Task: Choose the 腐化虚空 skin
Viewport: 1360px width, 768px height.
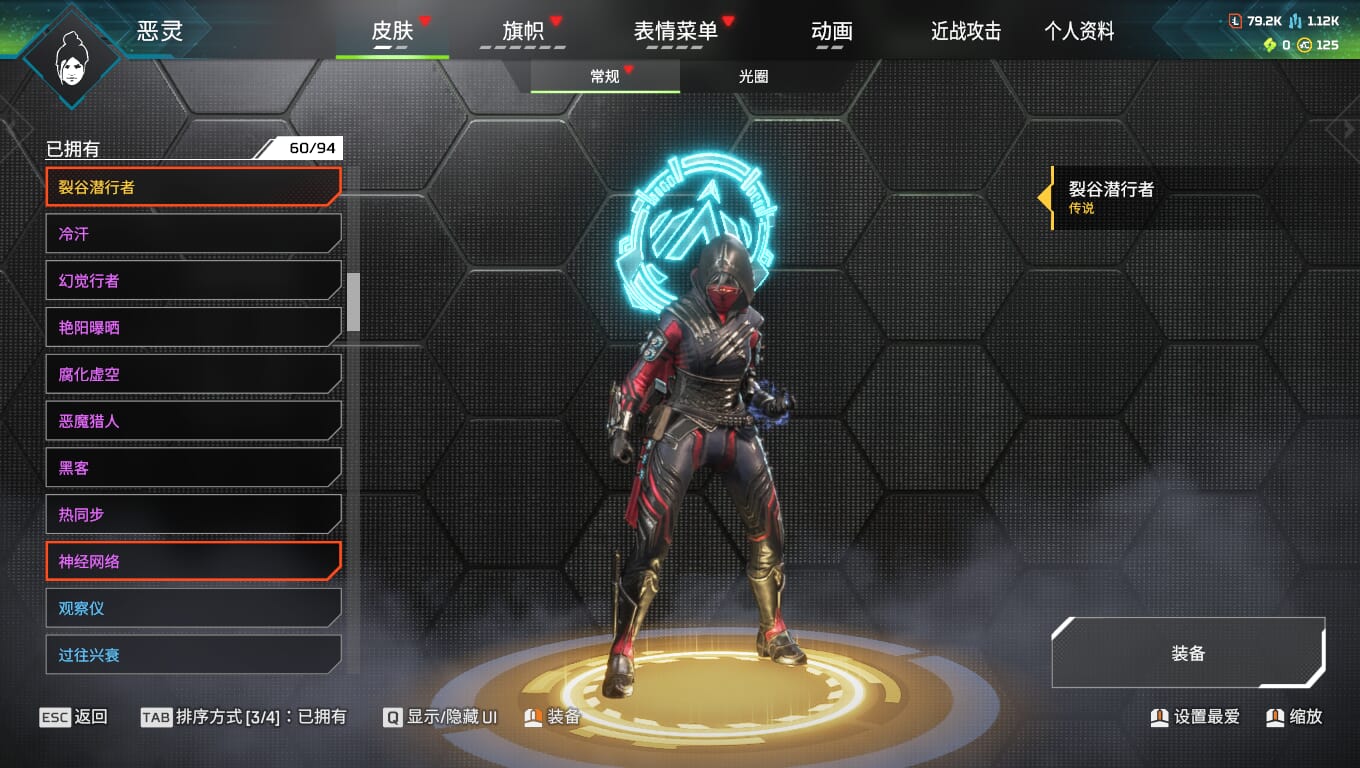Action: [x=193, y=374]
